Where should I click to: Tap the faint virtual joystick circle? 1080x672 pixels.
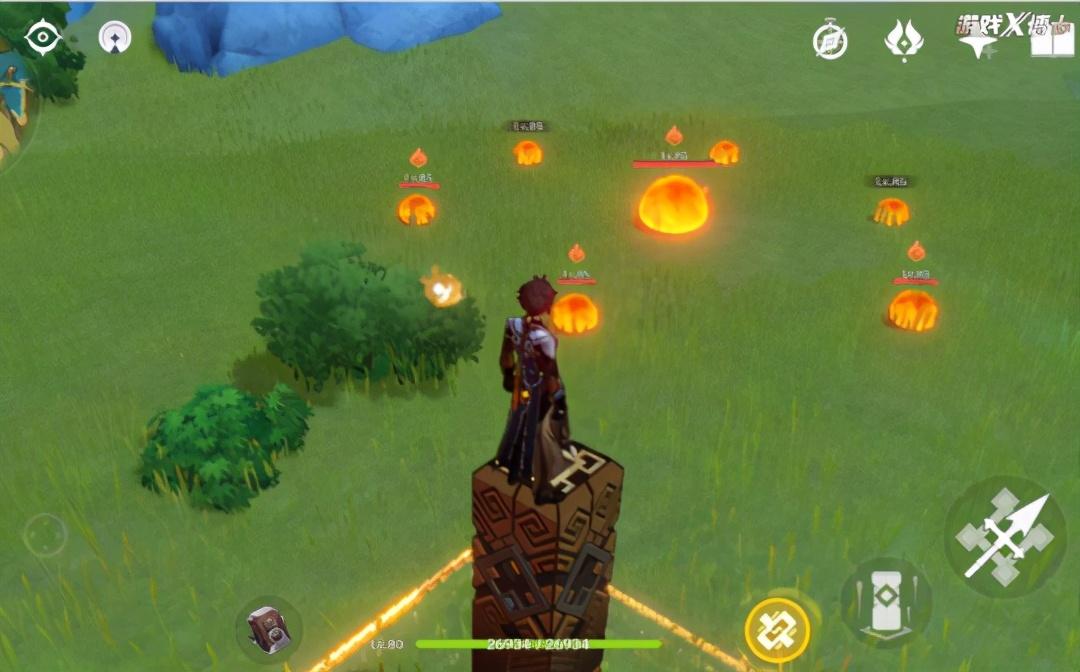click(45, 536)
